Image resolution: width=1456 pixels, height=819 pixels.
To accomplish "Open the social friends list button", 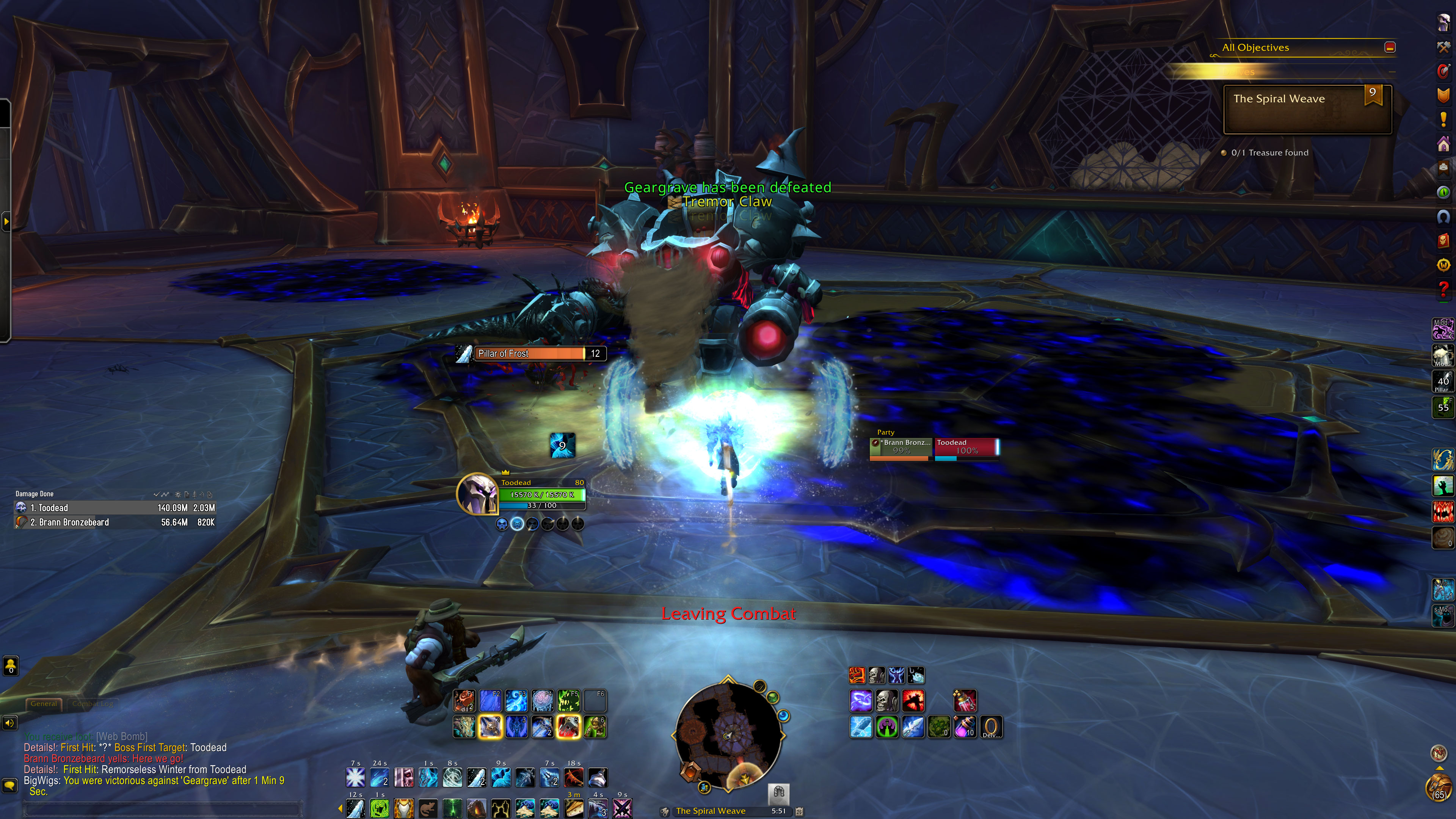I will tap(11, 666).
